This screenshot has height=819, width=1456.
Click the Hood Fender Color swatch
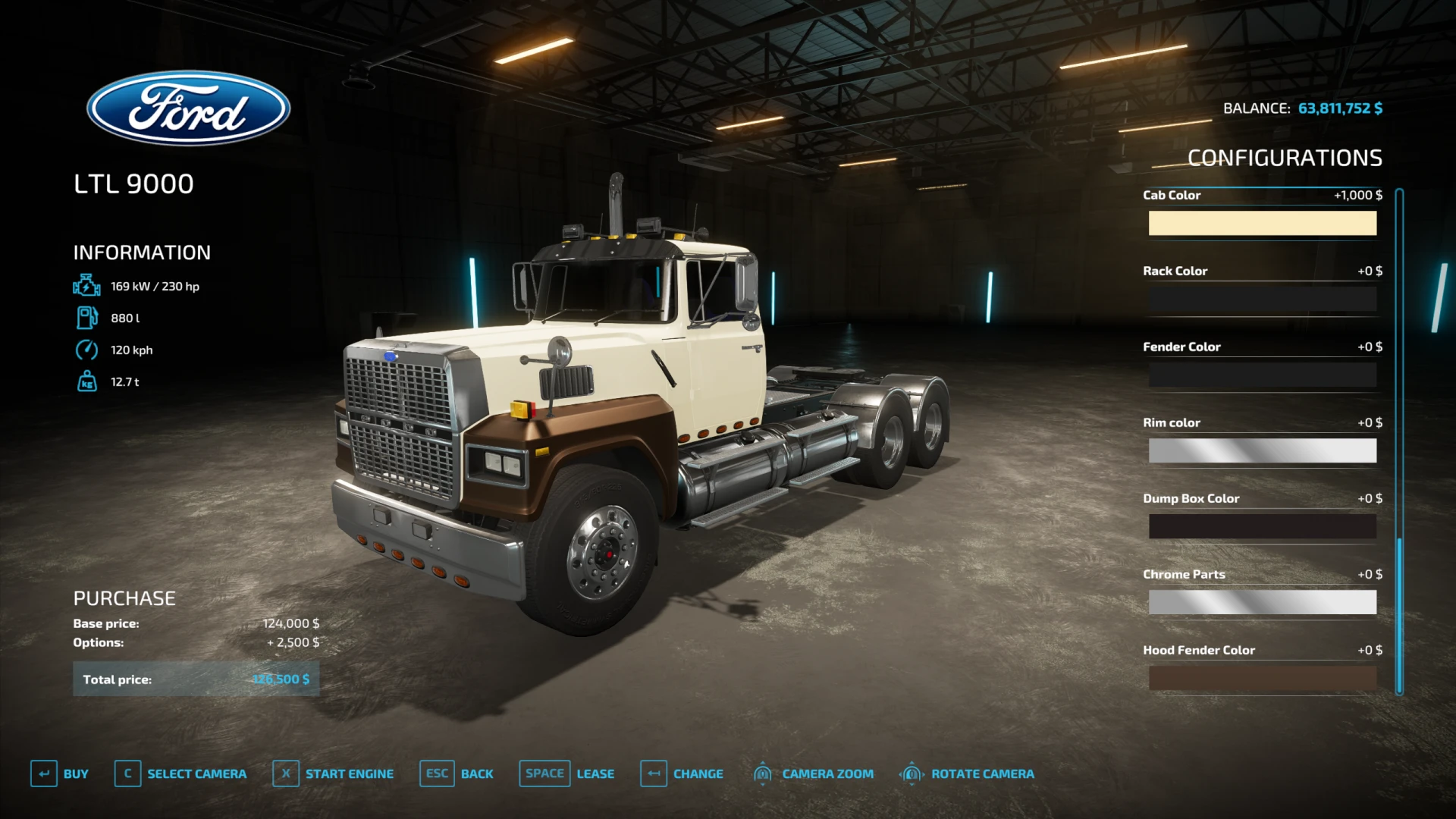click(x=1262, y=678)
